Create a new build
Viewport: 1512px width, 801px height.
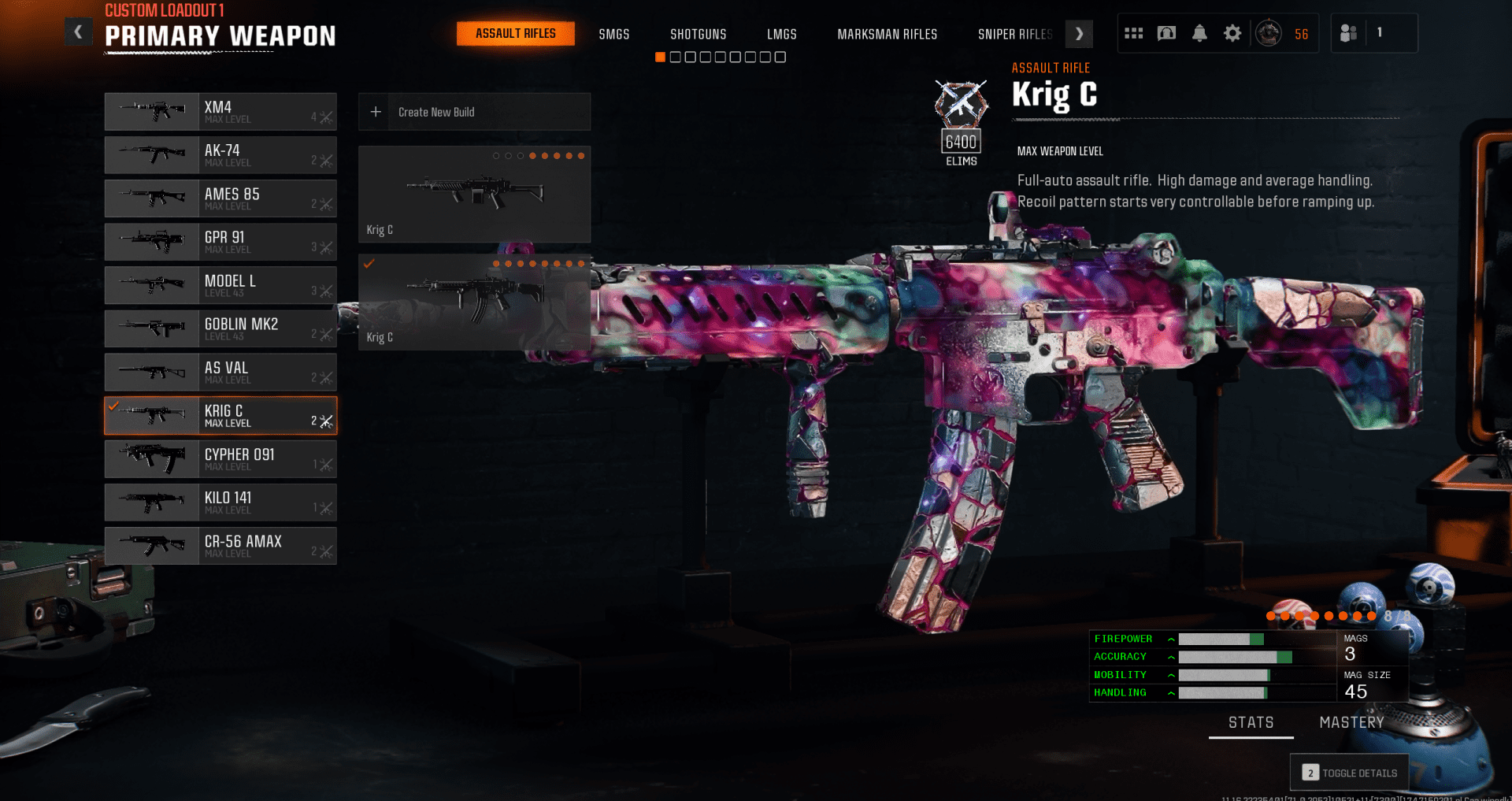[474, 112]
